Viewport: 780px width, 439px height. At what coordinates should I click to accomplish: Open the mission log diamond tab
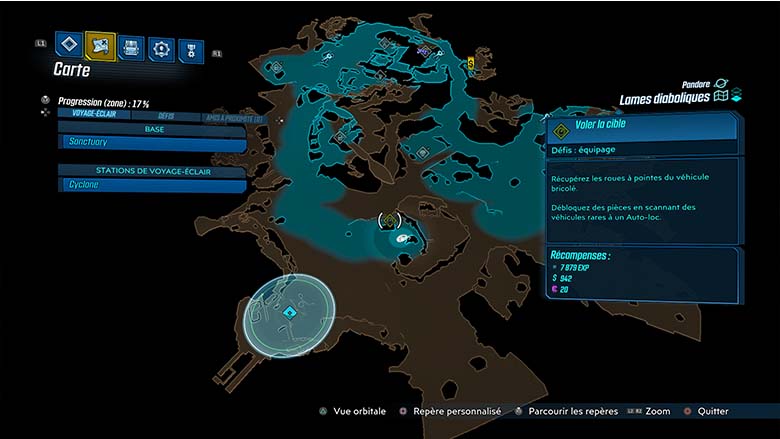click(68, 44)
